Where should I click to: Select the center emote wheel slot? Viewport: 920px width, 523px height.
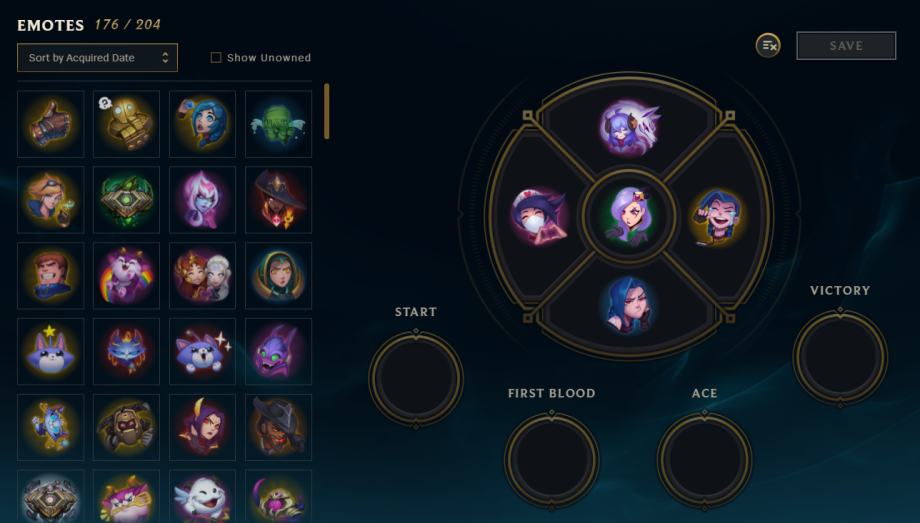[629, 216]
